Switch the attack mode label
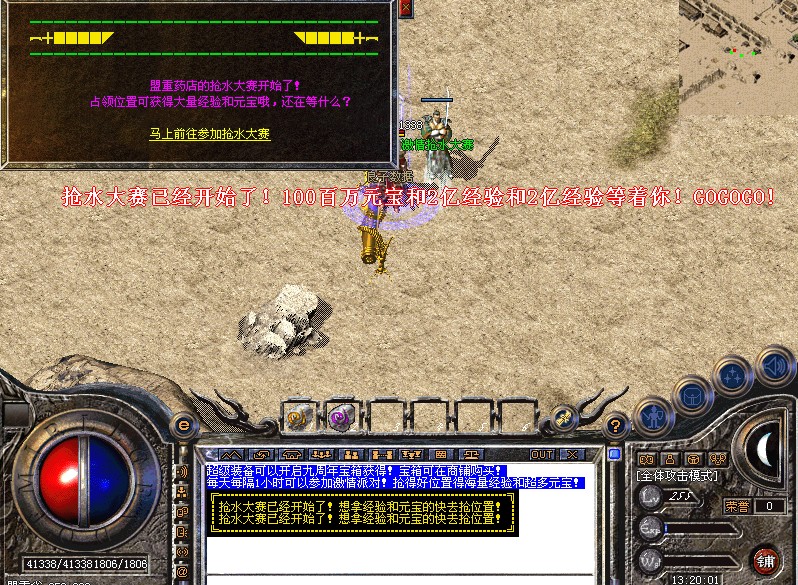The image size is (798, 585). coord(679,477)
